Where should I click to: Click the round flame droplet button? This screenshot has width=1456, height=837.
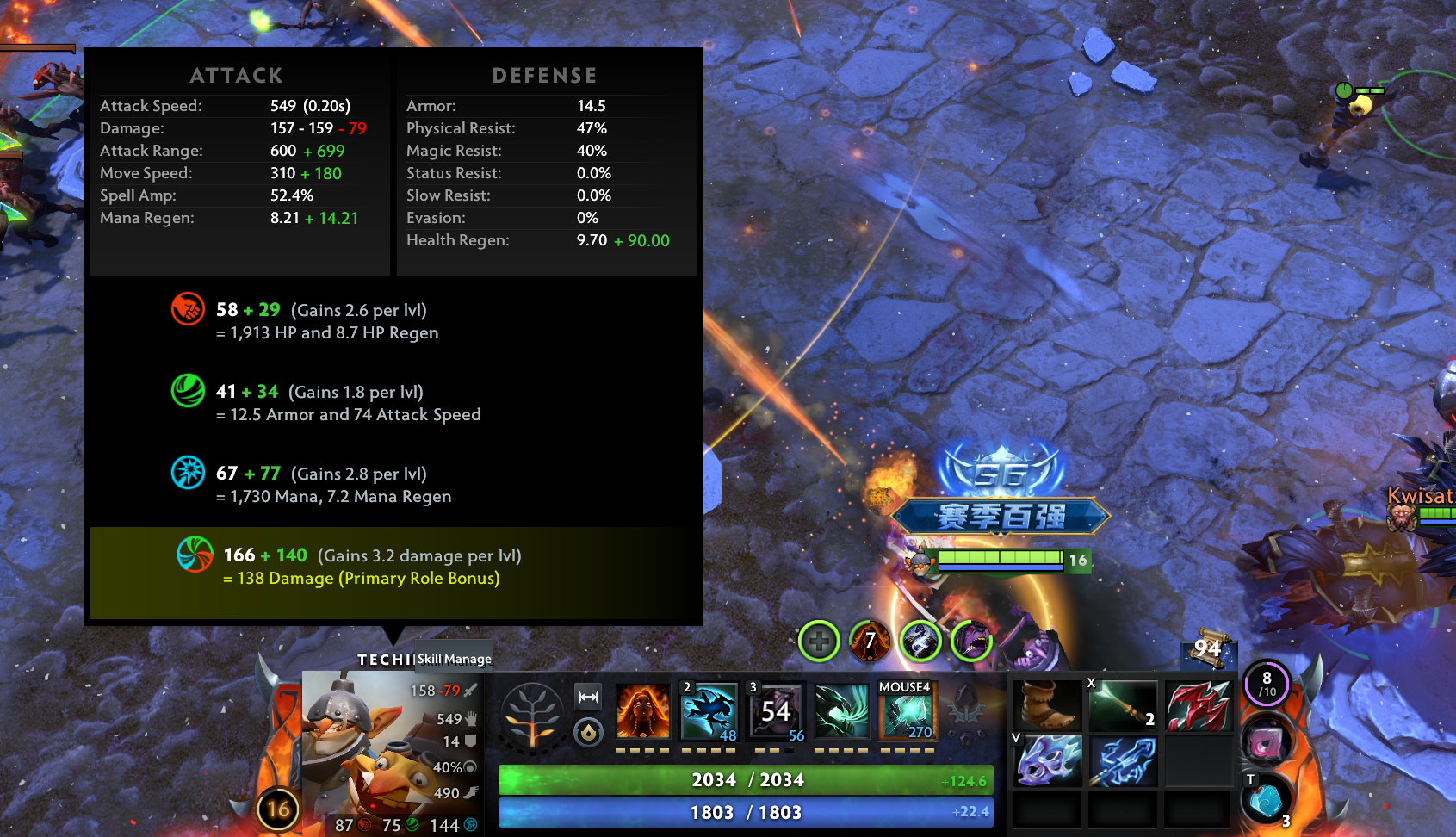coord(588,732)
